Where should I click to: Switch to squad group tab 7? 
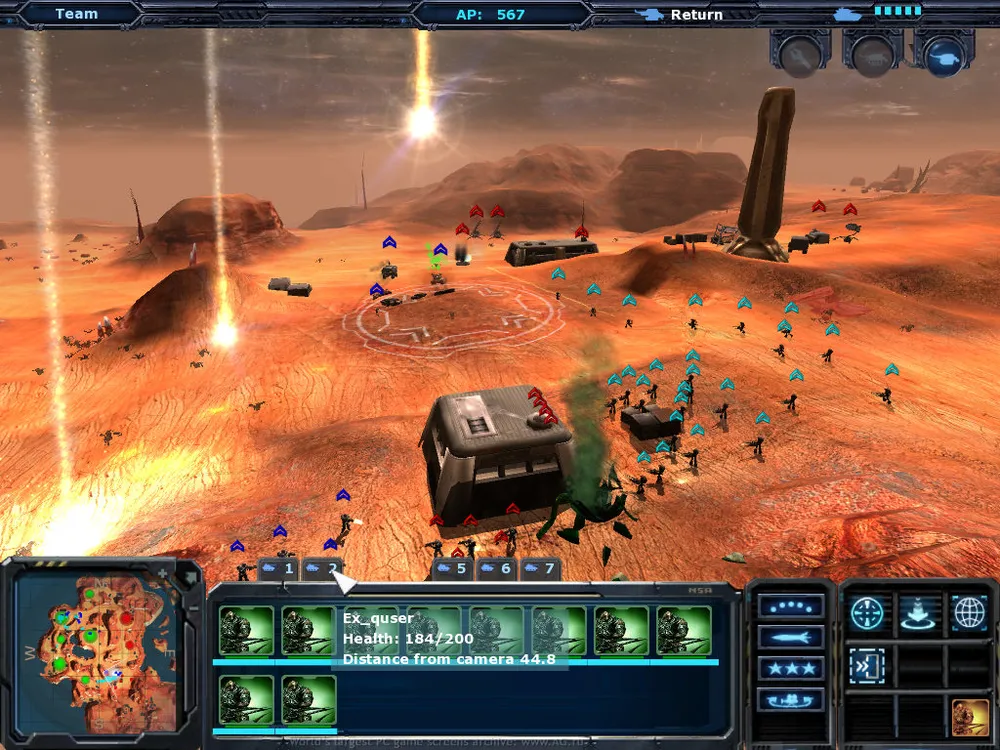539,569
